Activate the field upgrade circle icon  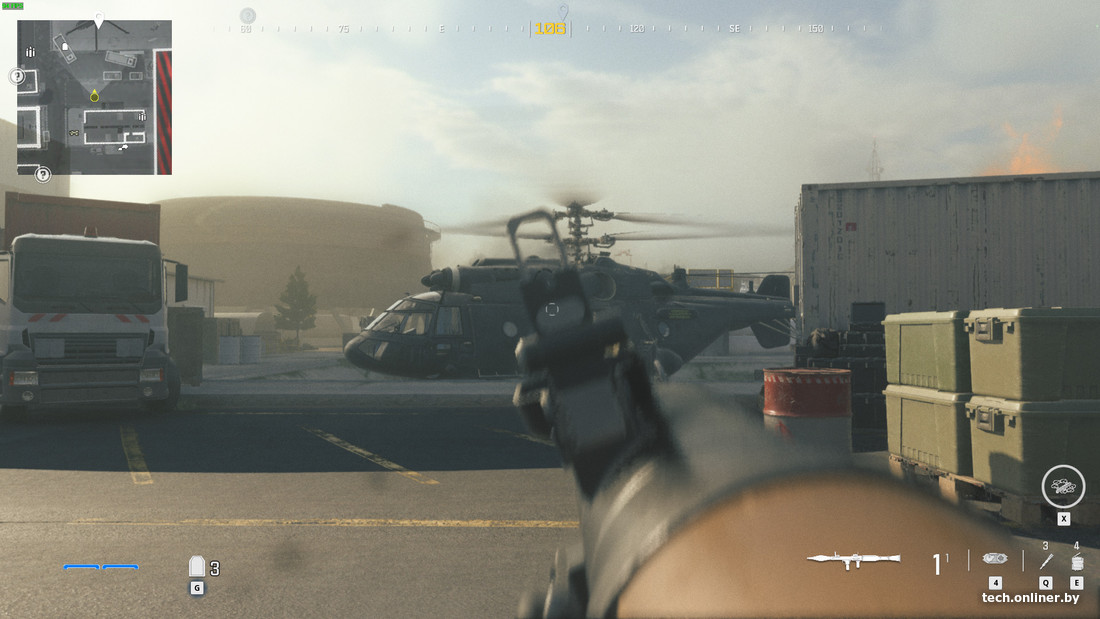click(x=1062, y=487)
